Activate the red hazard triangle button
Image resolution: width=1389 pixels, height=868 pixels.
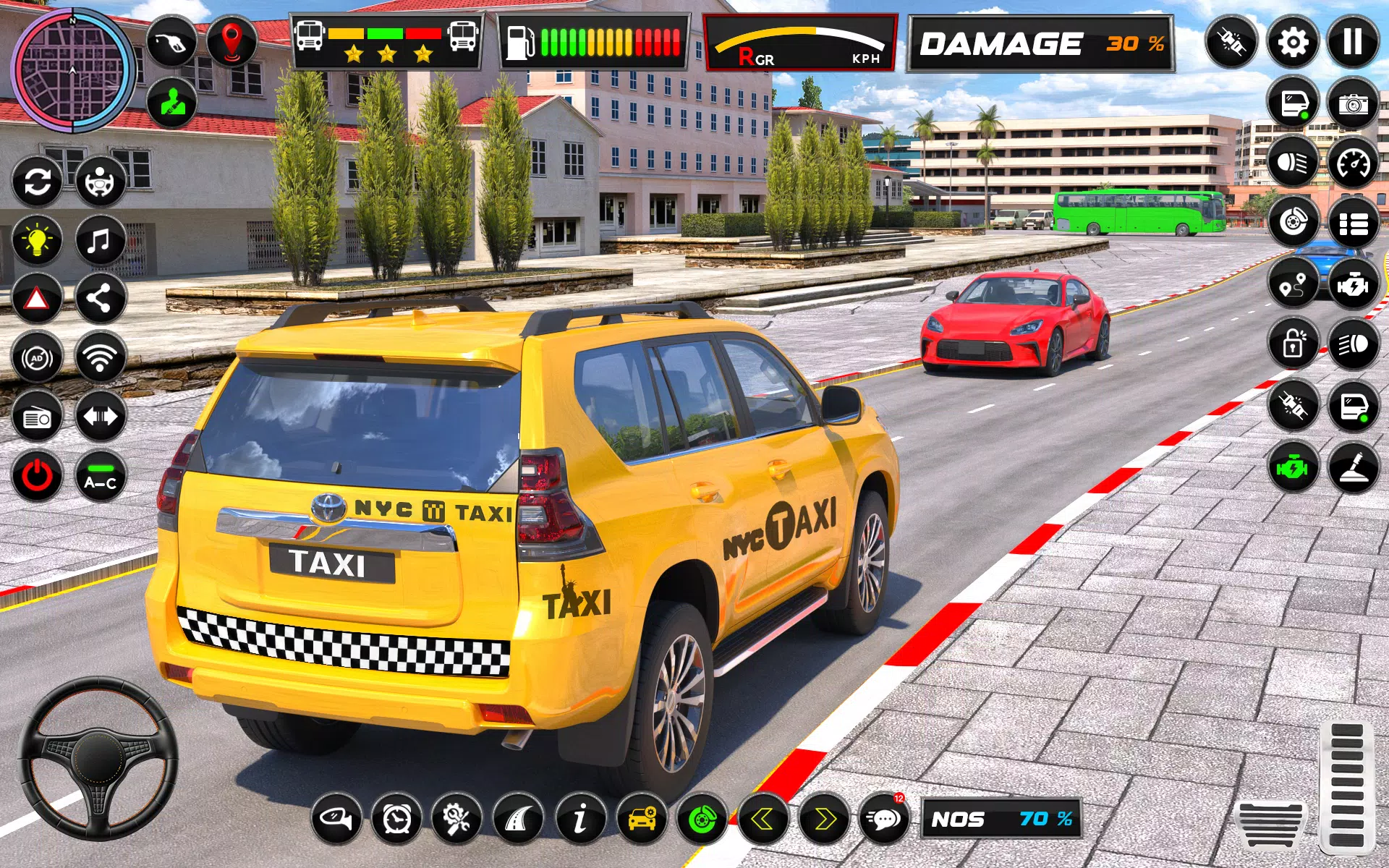tap(37, 298)
